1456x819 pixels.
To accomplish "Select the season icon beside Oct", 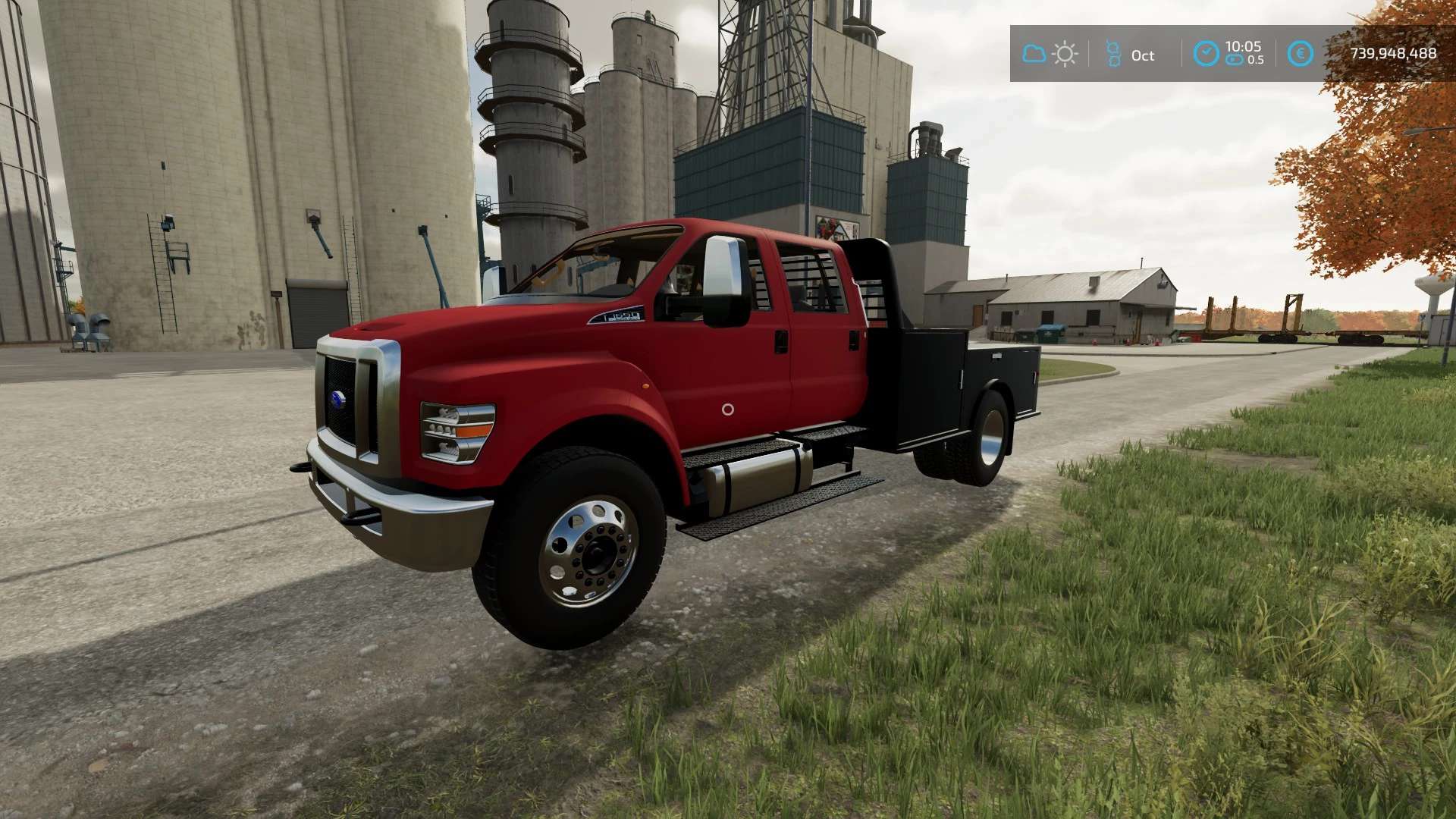I will pos(1113,55).
